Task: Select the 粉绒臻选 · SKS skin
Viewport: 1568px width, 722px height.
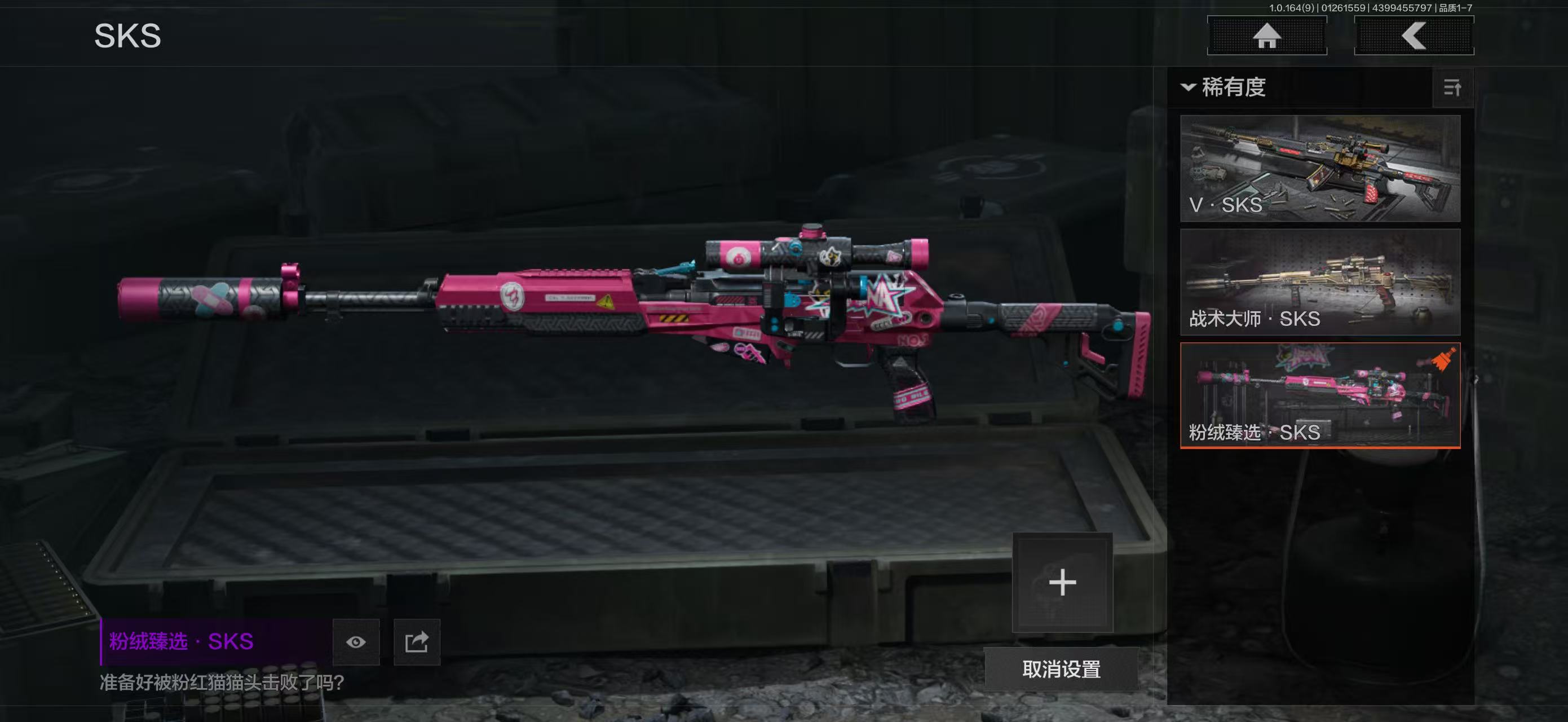Action: (1320, 395)
